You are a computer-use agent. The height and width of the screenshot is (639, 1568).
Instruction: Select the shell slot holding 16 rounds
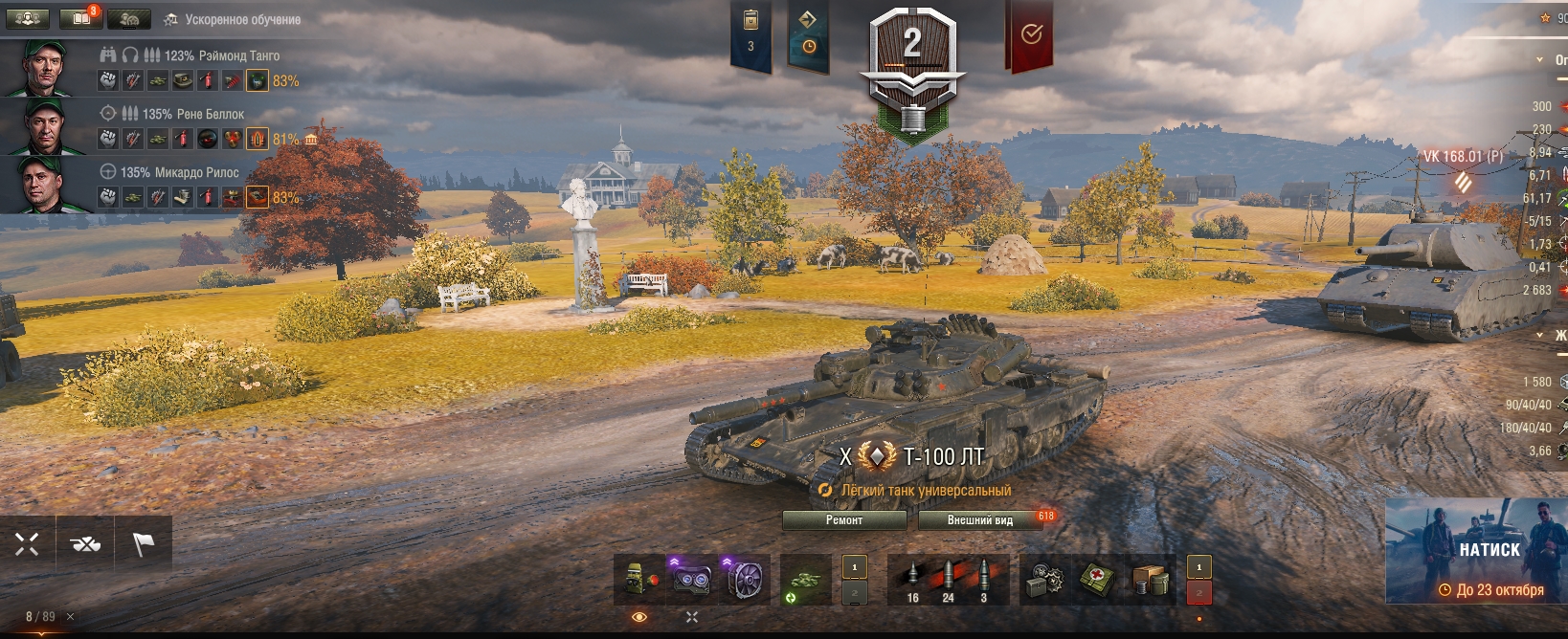[912, 579]
